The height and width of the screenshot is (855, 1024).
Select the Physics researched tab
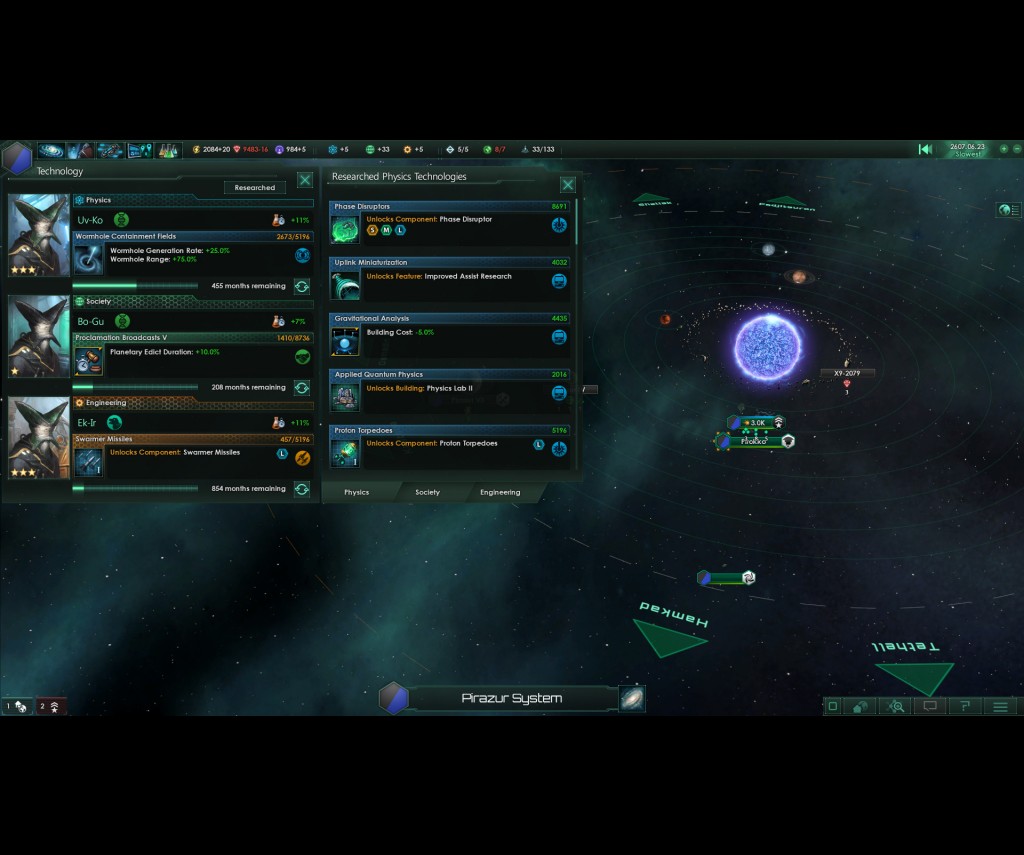pos(356,492)
